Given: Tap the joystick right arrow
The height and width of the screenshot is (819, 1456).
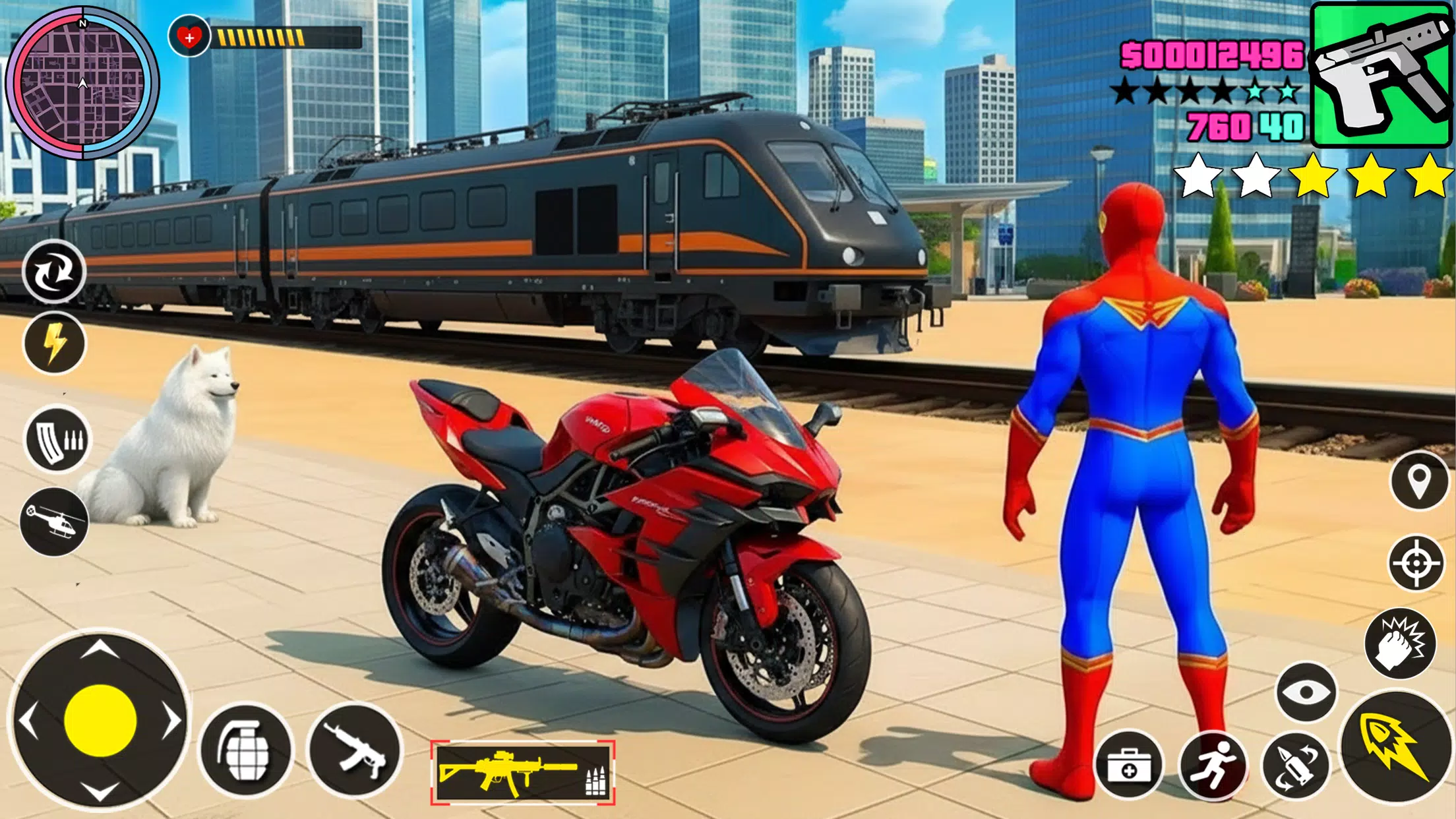Looking at the screenshot, I should 171,721.
